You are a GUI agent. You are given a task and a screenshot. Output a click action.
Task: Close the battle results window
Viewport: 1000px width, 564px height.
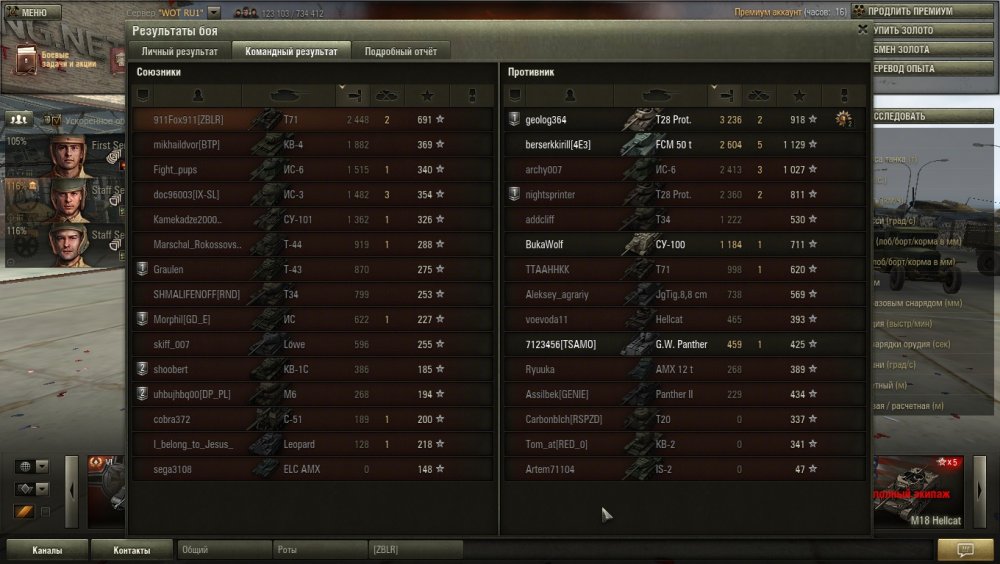coord(863,30)
